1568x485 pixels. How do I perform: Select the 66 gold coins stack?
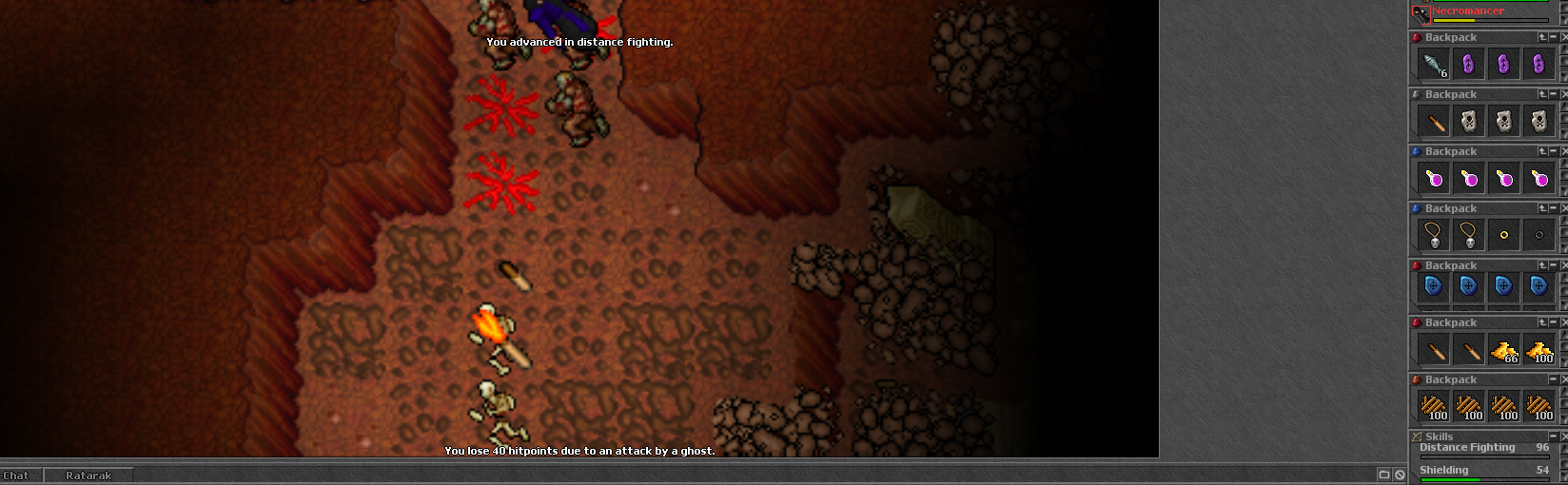click(x=1503, y=351)
